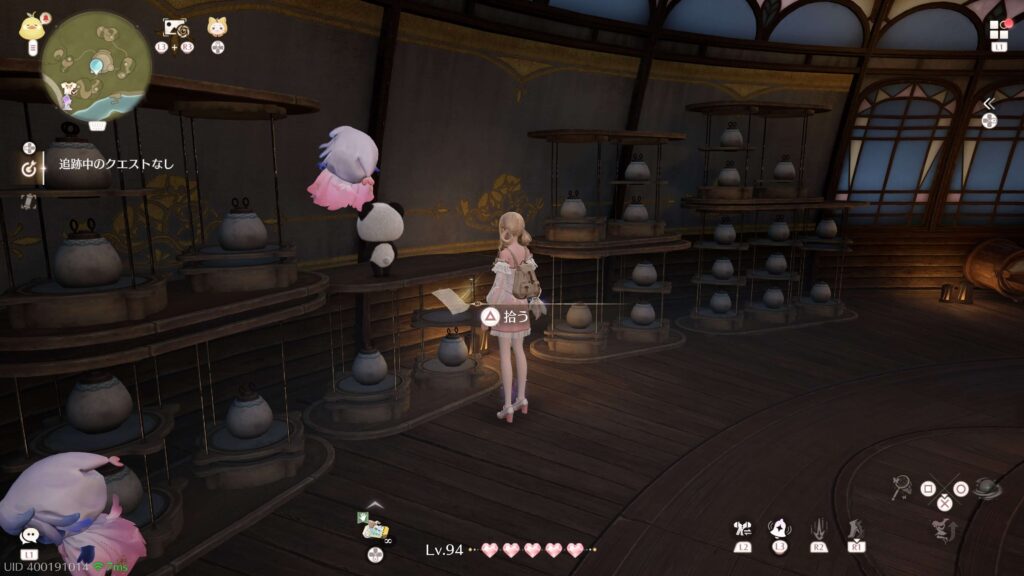
Task: Click the small scroll icon below the quest tracker
Action: 28,200
